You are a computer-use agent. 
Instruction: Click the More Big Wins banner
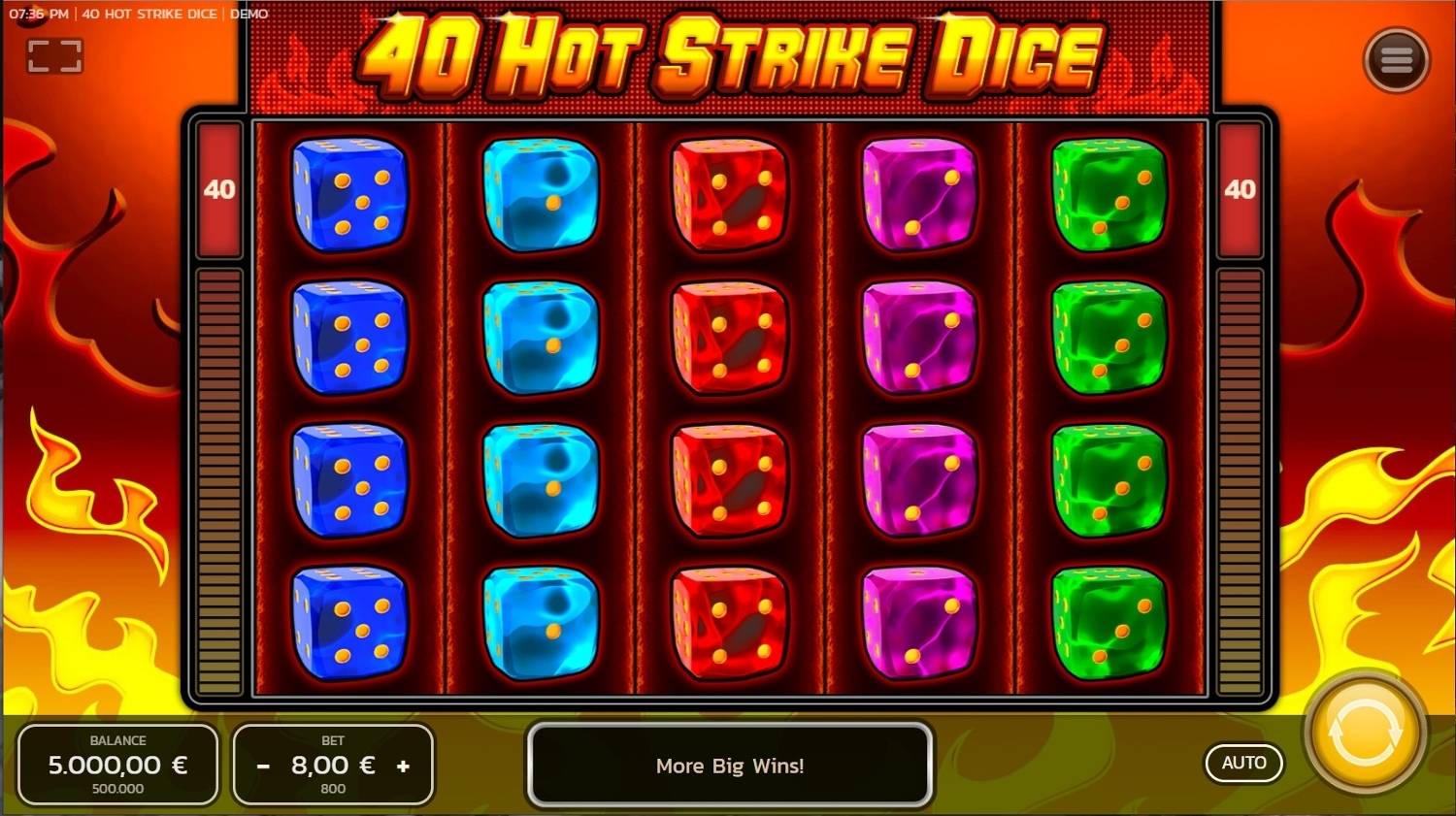tap(730, 766)
